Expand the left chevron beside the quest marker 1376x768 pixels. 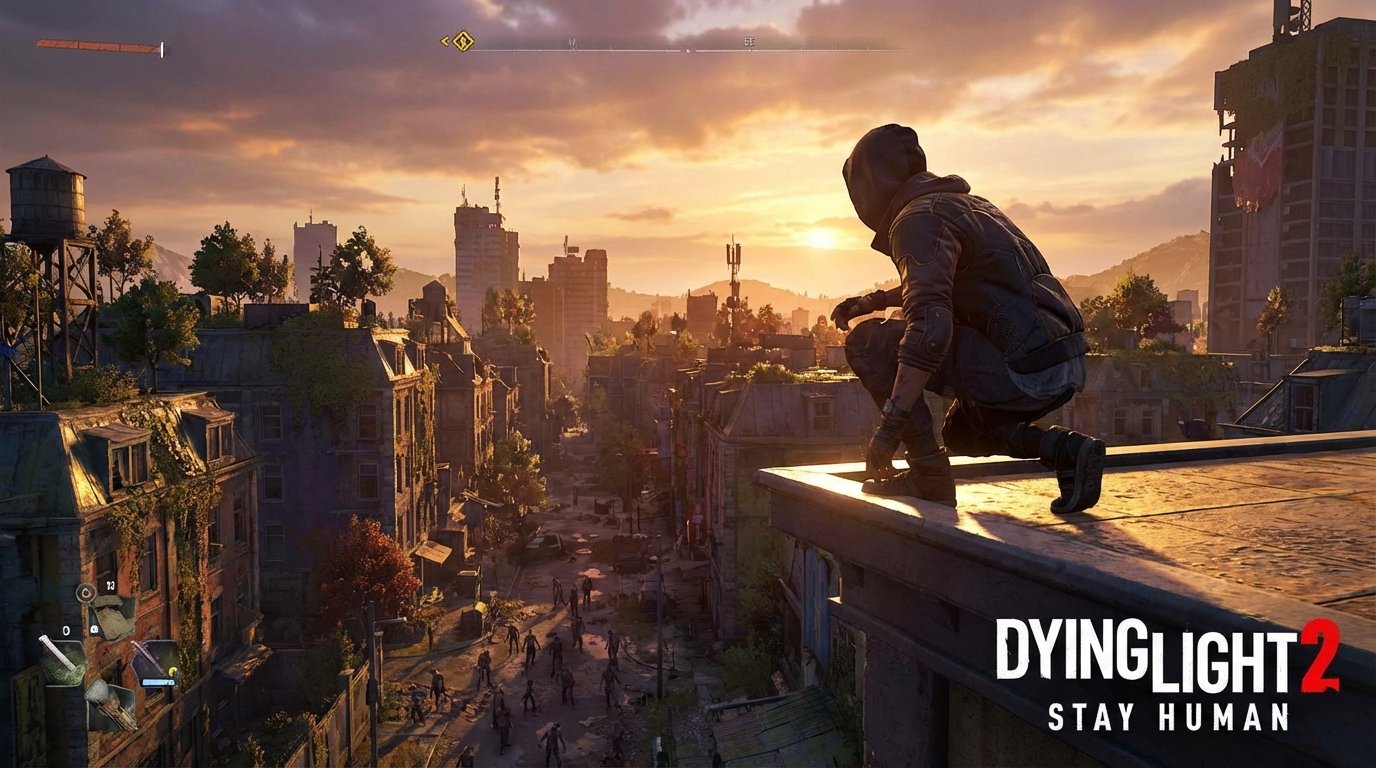445,41
